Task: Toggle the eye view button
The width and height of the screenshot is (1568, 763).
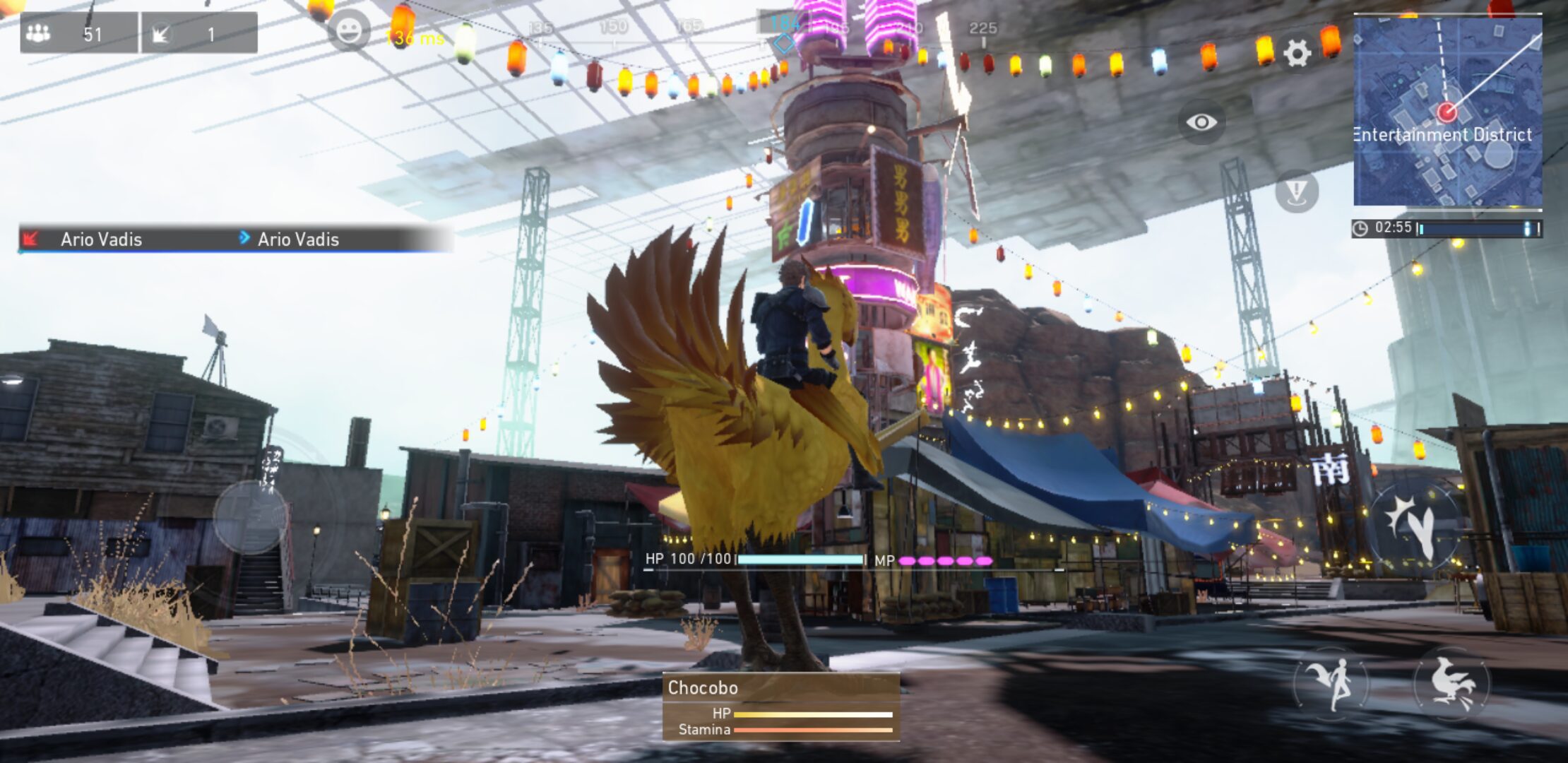Action: [x=1201, y=122]
